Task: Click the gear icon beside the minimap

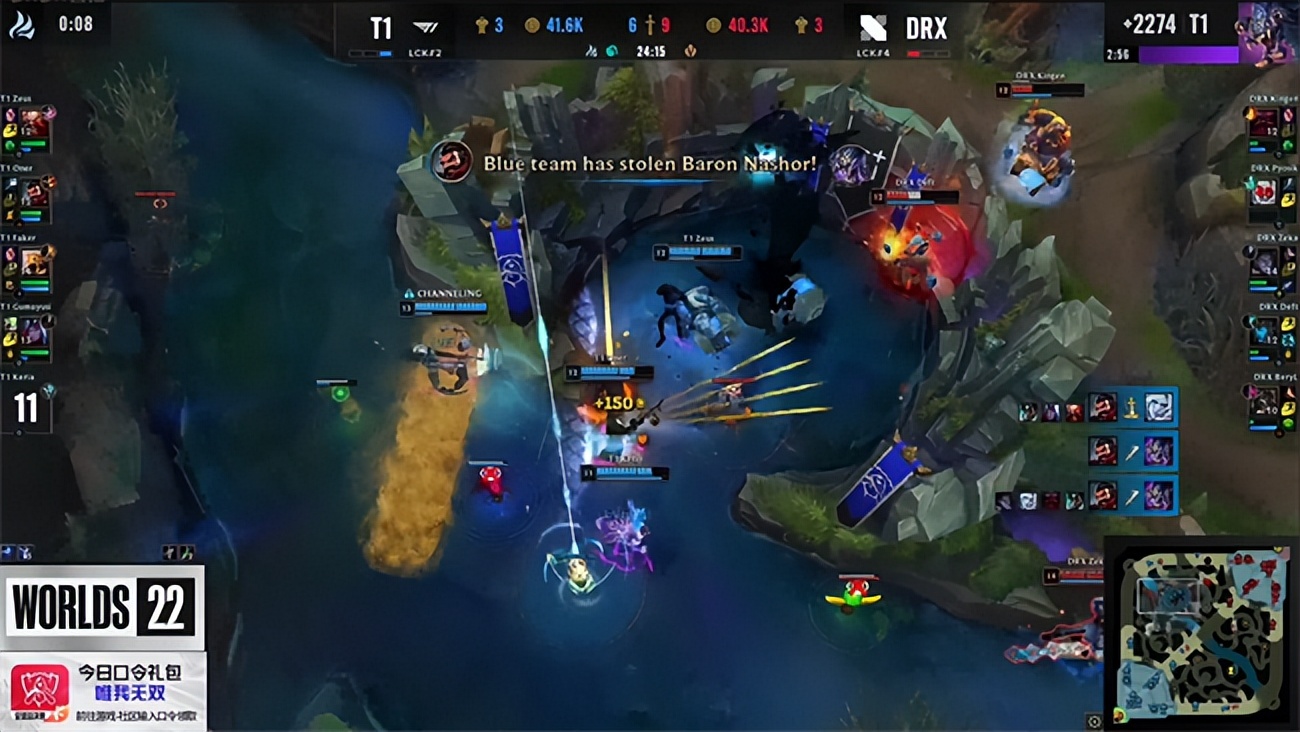Action: tap(1094, 720)
